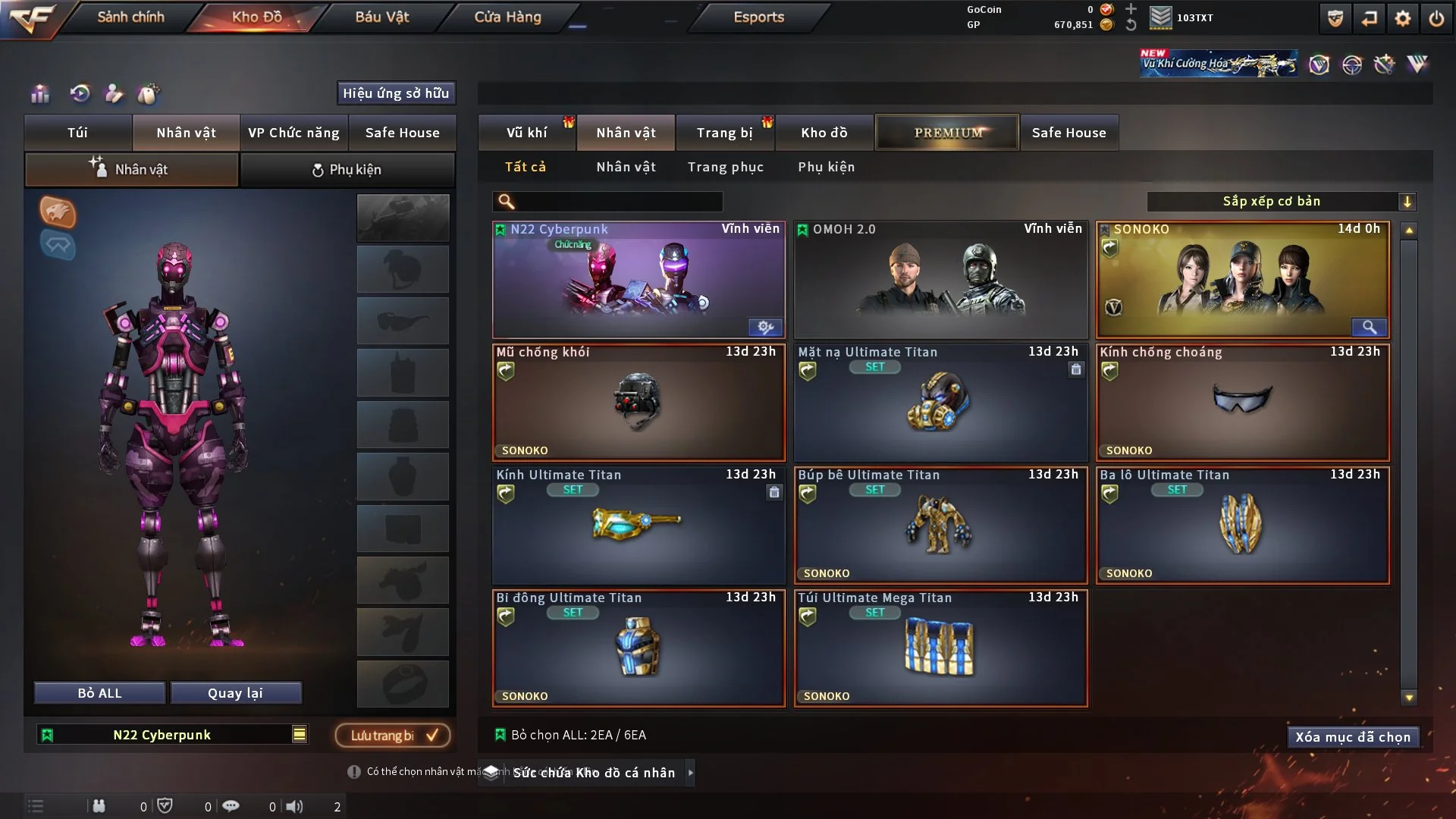Click the inventory search field
Screen dimensions: 1456x819
618,201
